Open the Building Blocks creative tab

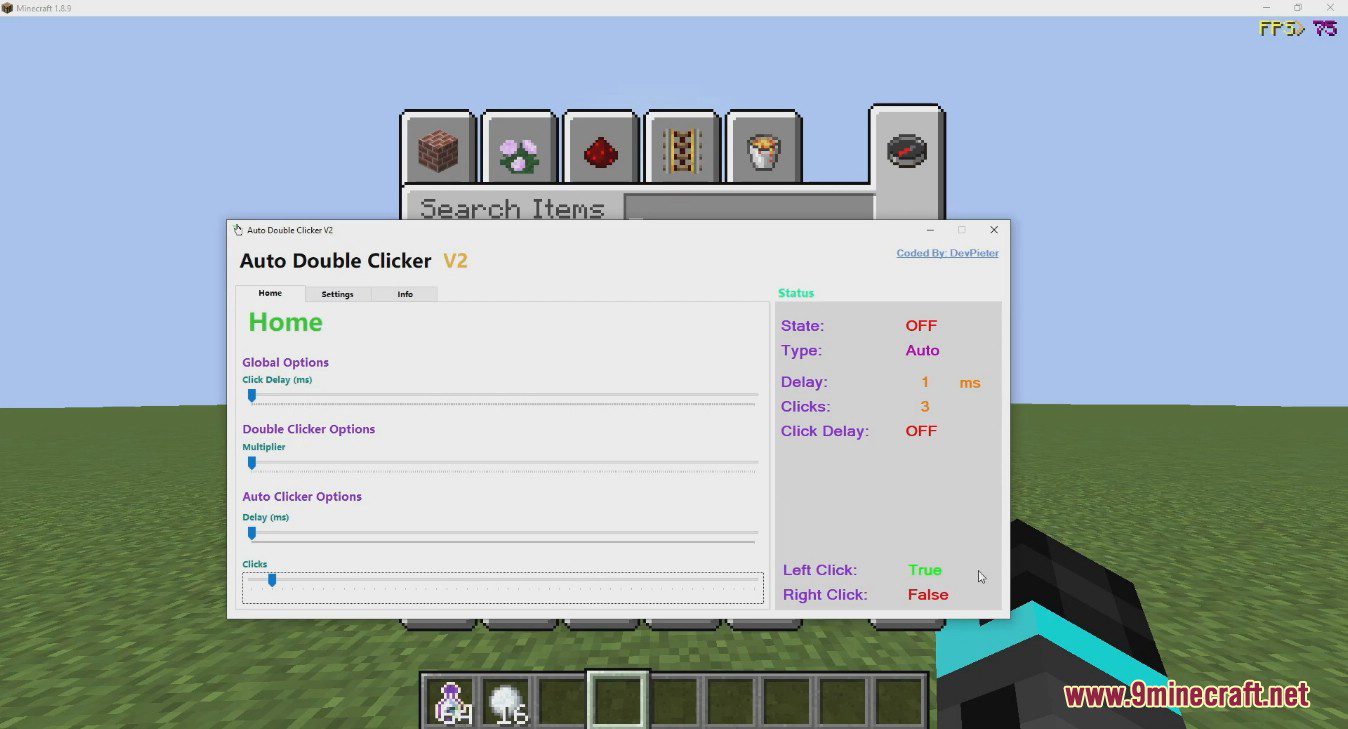439,148
